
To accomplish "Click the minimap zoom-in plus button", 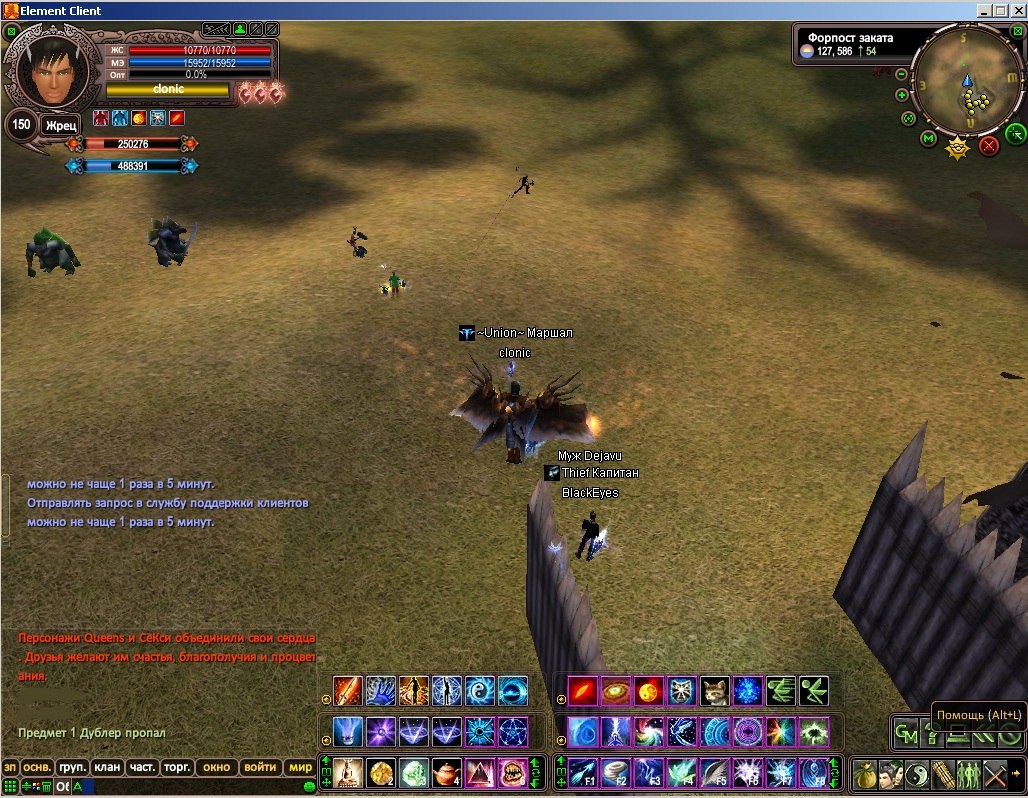I will pyautogui.click(x=902, y=95).
